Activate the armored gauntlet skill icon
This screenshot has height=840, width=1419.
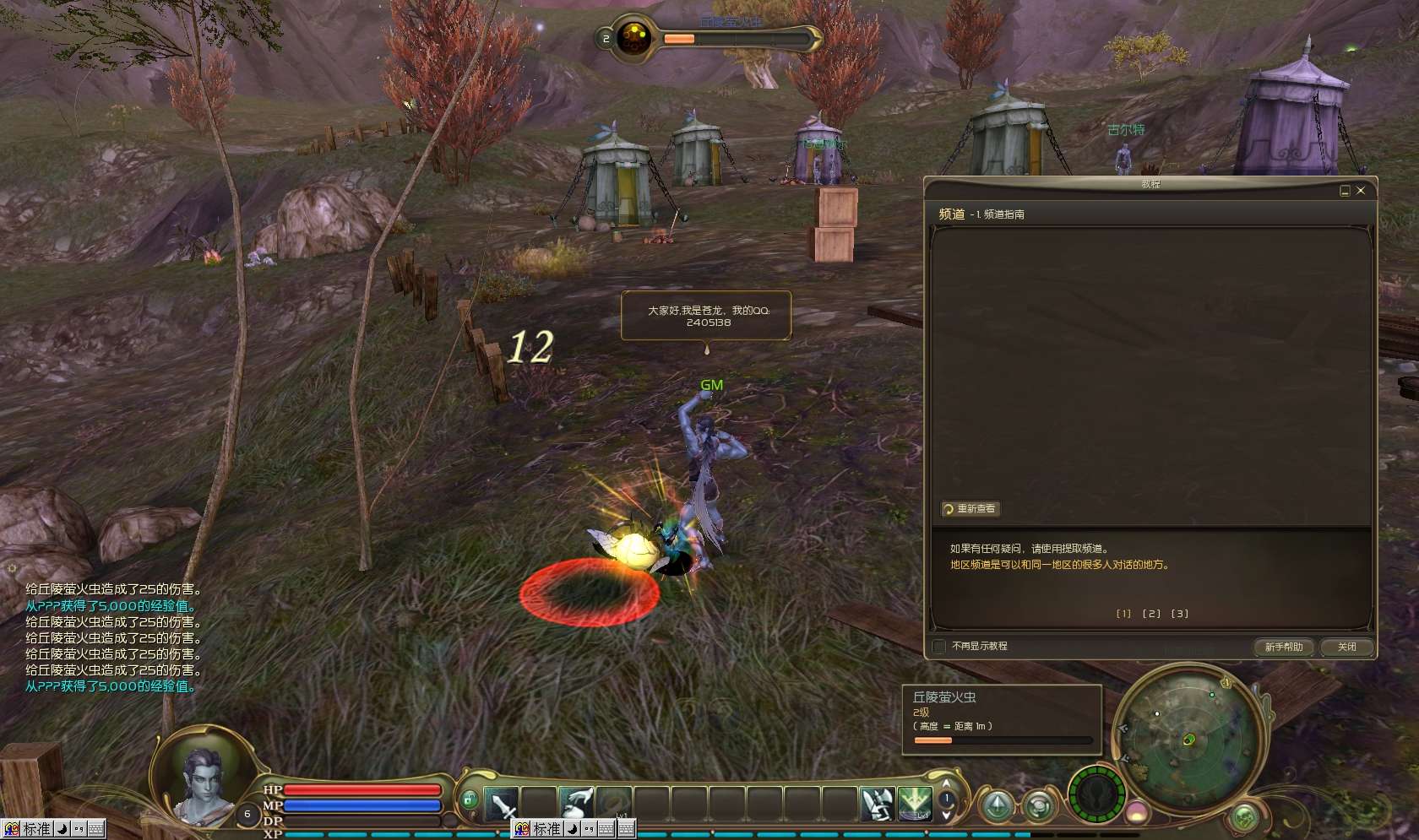[878, 803]
